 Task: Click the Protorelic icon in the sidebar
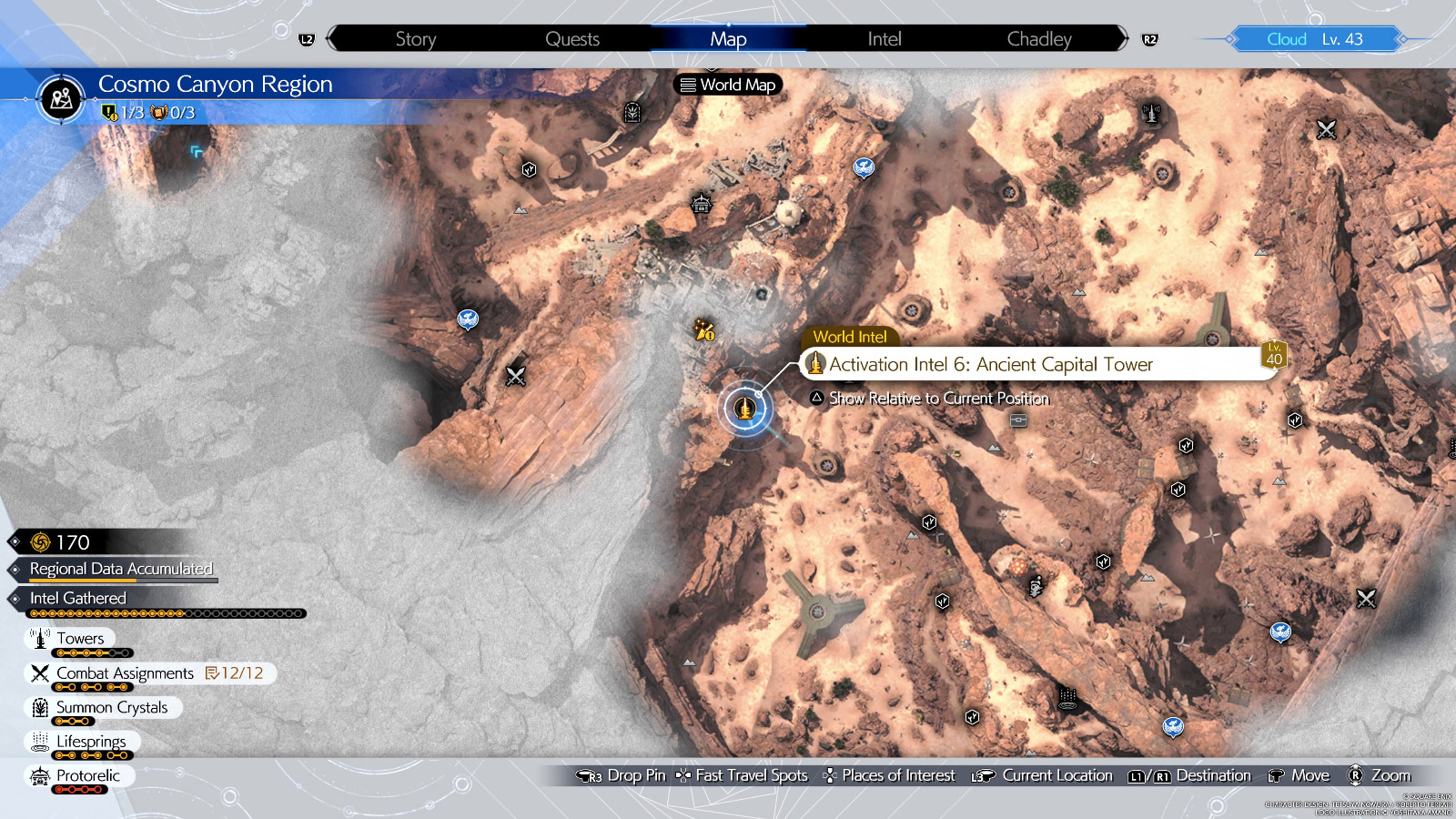40,775
